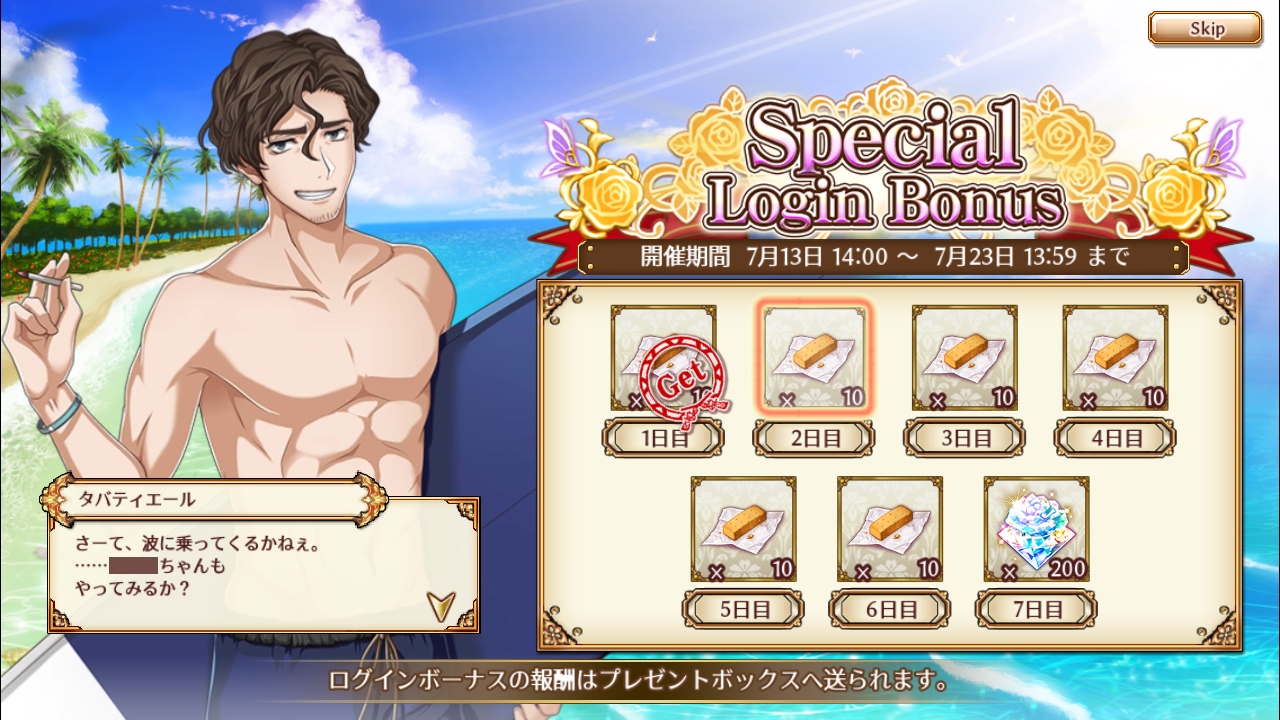Select the highlighted day 2 reward

pyautogui.click(x=813, y=359)
